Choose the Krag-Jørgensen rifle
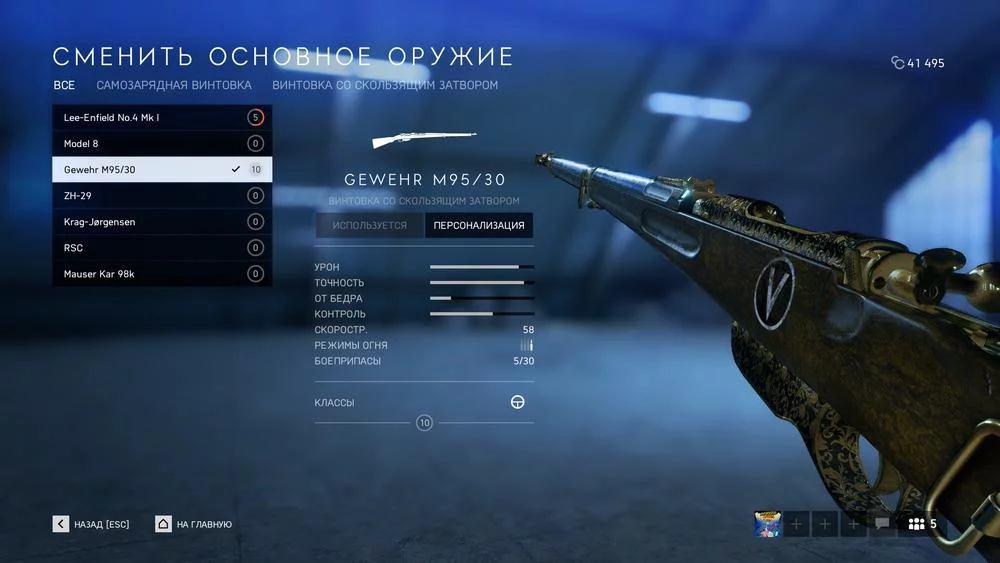The width and height of the screenshot is (1000, 563). point(161,222)
